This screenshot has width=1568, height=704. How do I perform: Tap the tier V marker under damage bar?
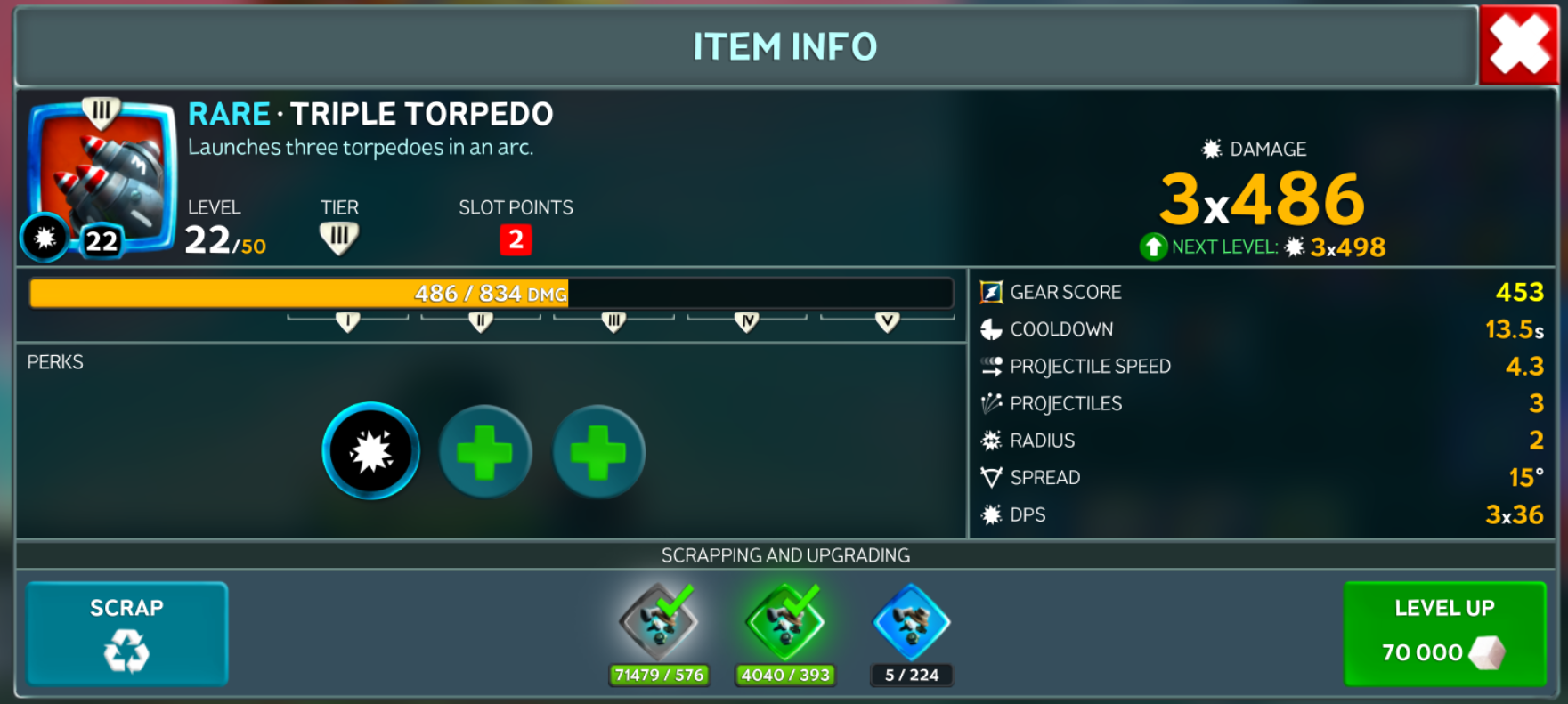pyautogui.click(x=887, y=321)
